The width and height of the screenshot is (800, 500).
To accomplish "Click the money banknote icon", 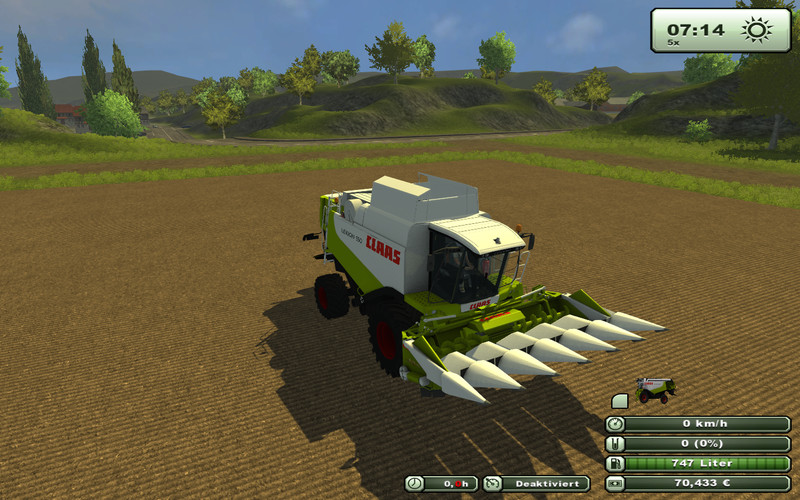I will [615, 483].
